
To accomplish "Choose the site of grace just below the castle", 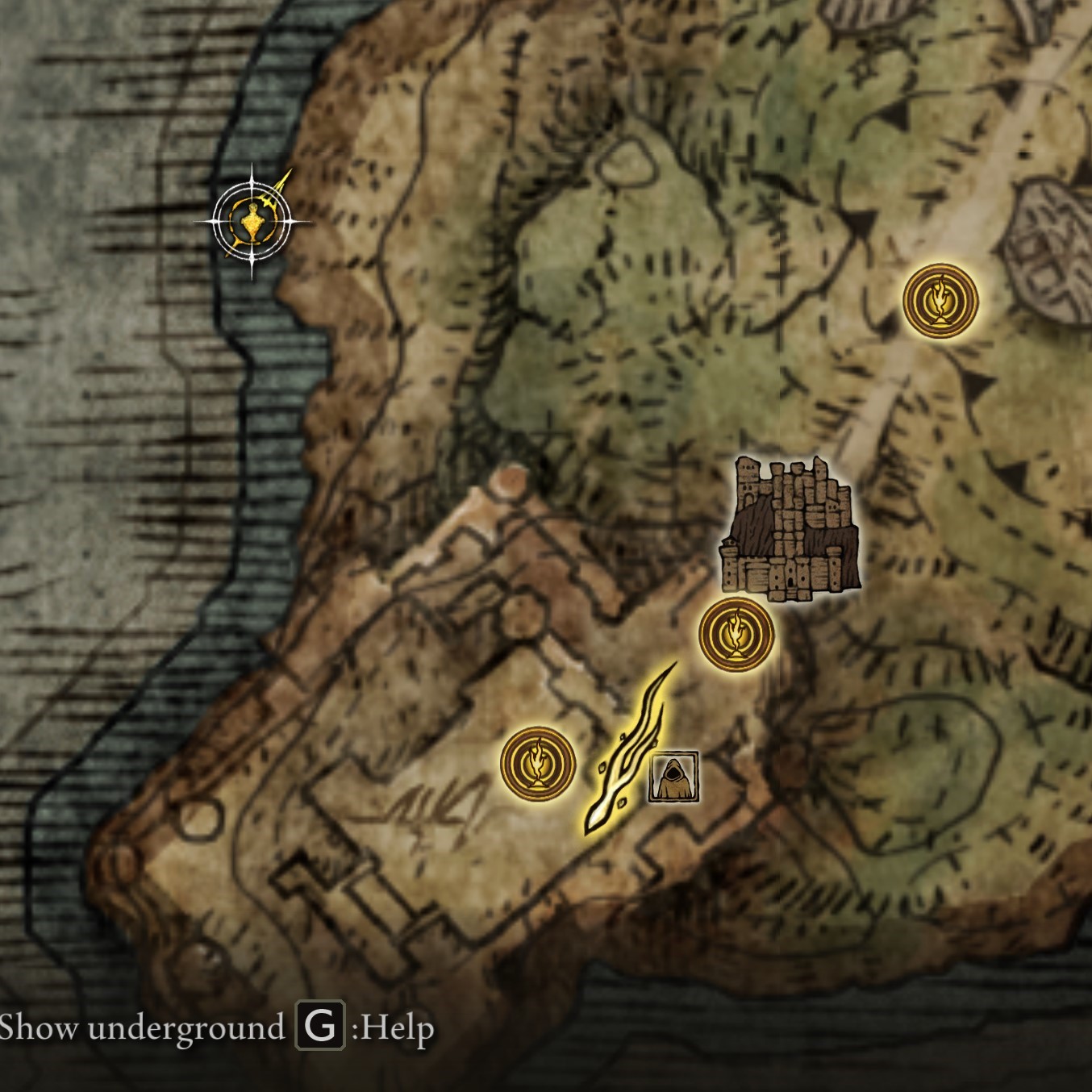I will click(x=736, y=635).
